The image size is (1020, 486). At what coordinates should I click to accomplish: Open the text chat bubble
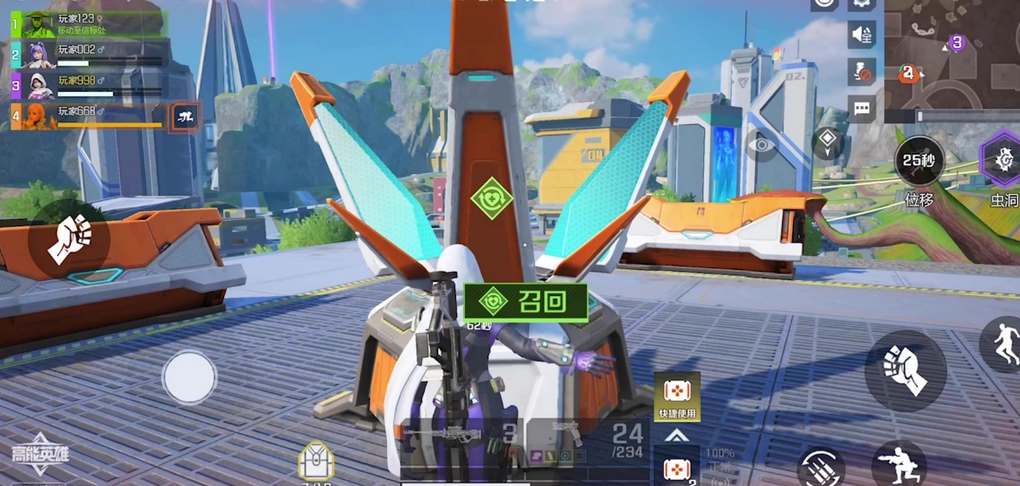coord(862,108)
